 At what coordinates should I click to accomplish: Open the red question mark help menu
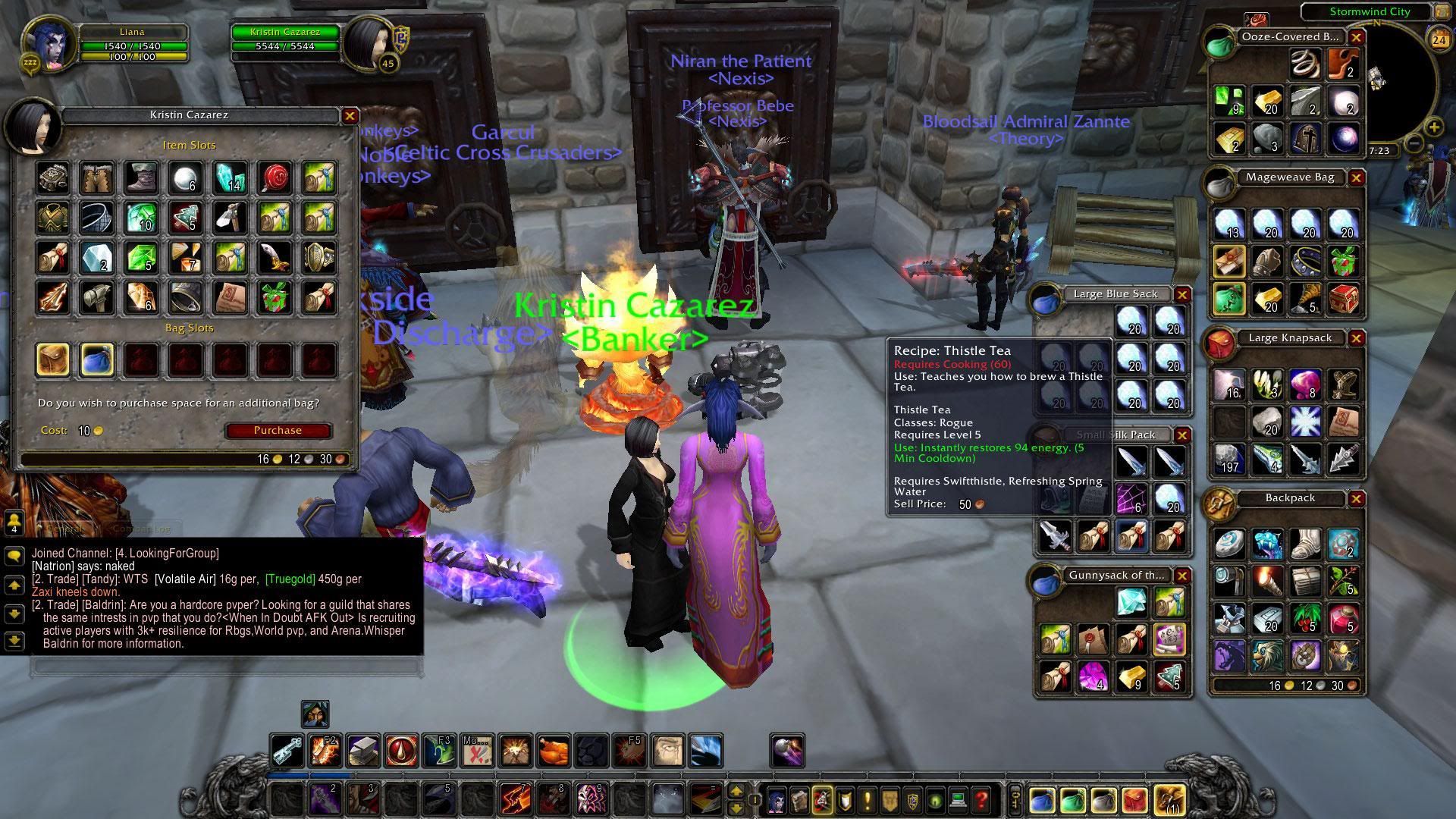tap(981, 799)
